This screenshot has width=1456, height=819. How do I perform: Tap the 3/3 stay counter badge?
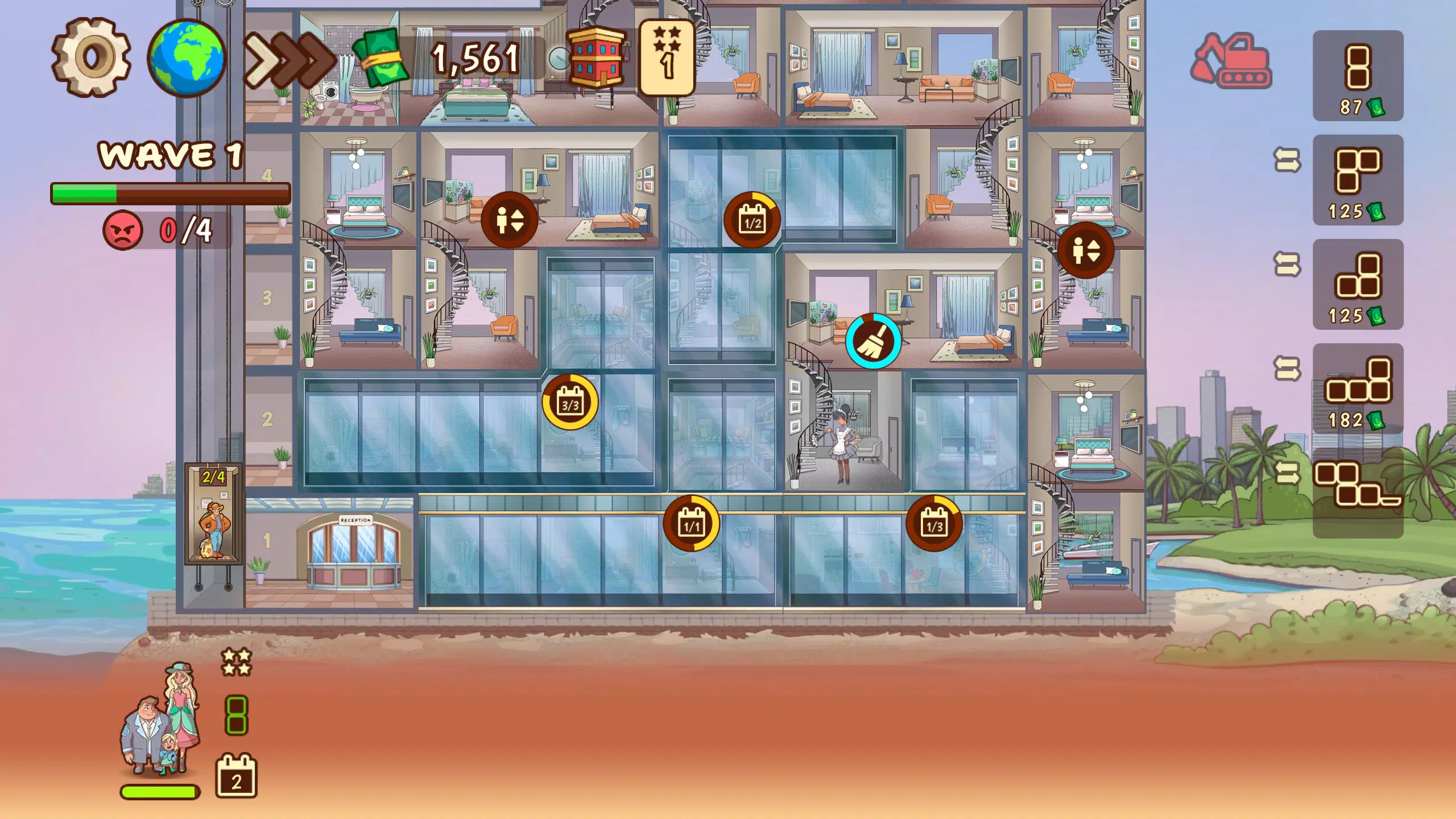click(x=569, y=401)
